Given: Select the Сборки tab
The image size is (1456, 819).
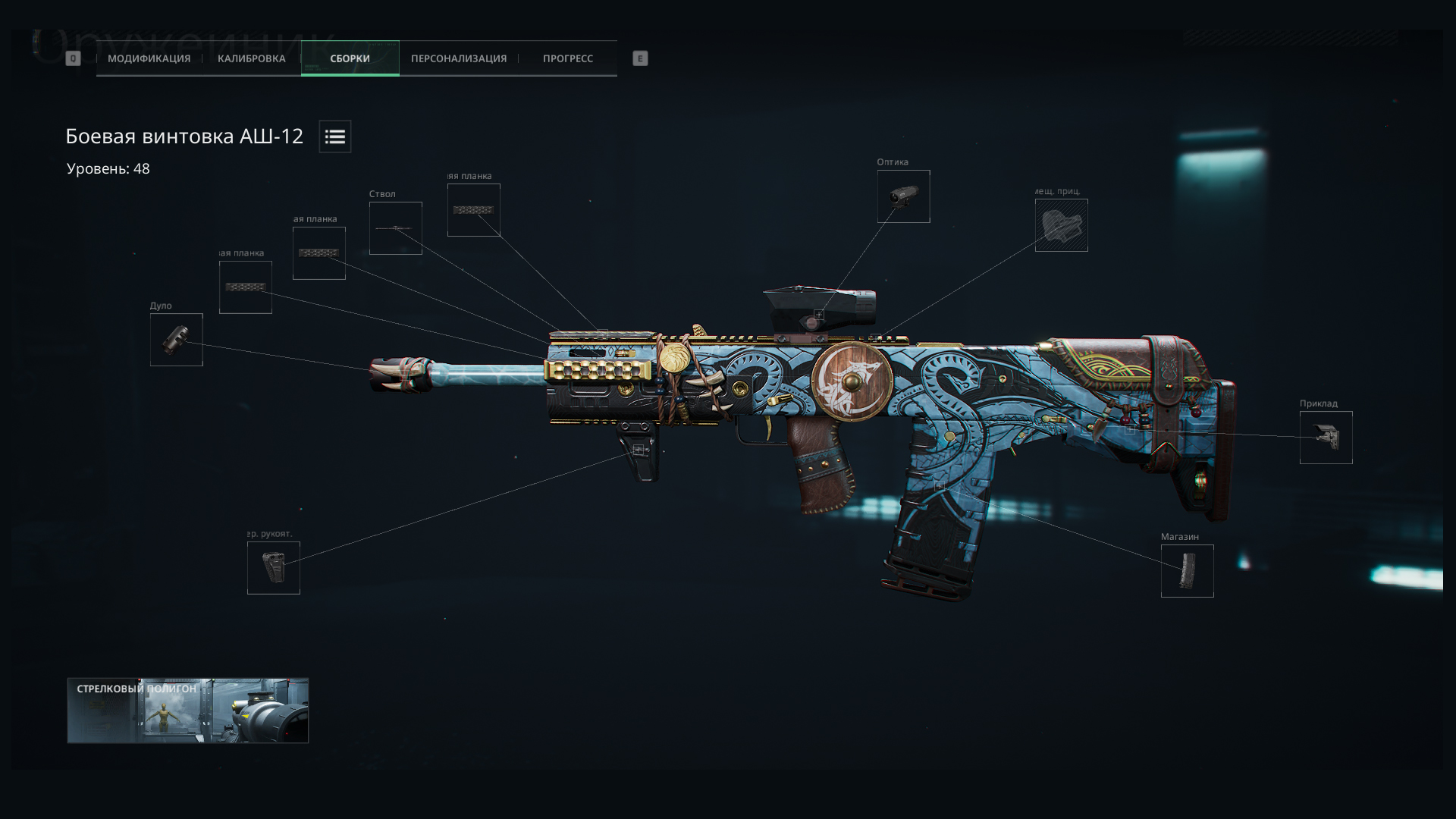Looking at the screenshot, I should pos(350,58).
